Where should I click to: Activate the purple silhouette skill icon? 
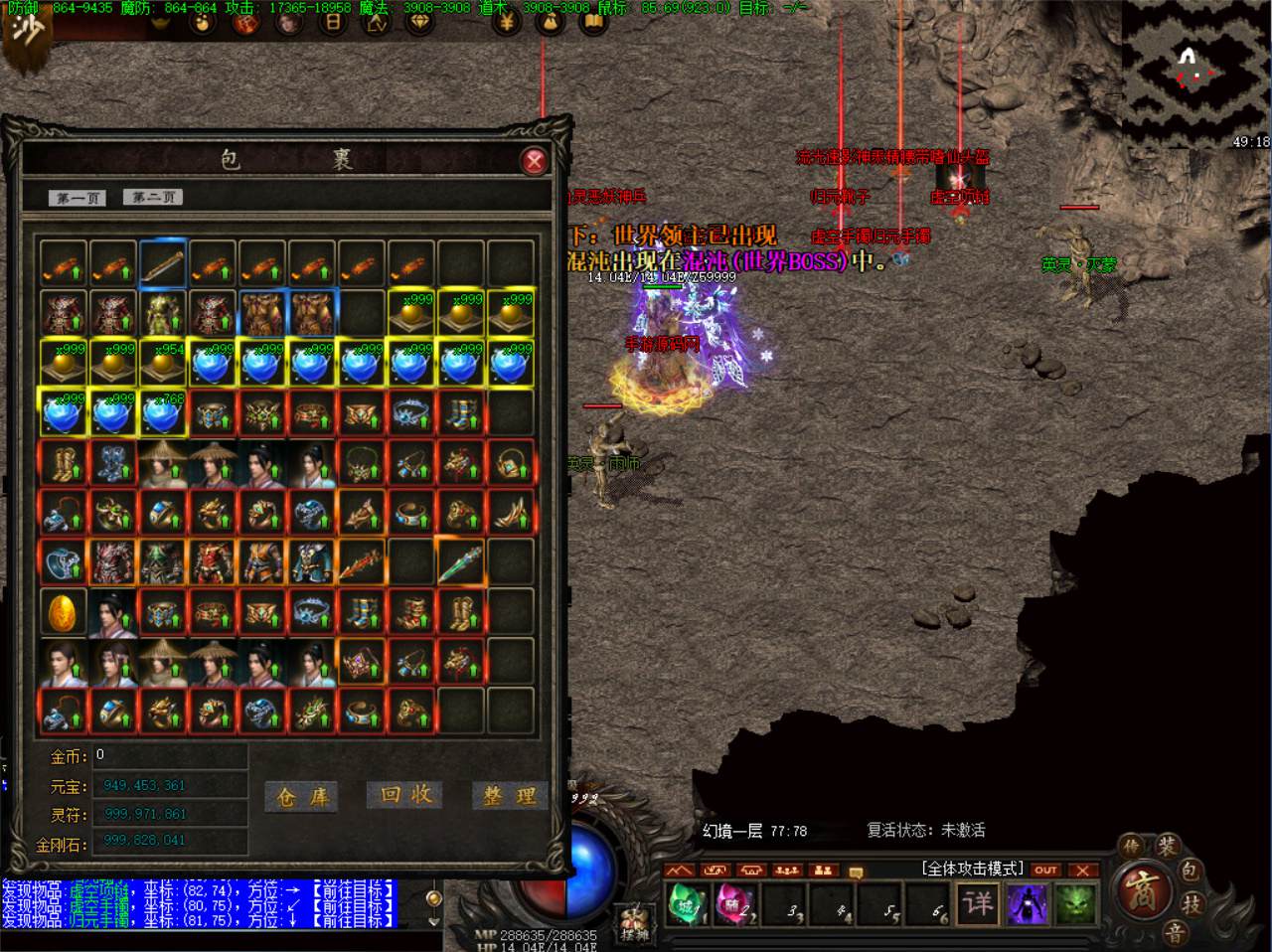[1027, 904]
